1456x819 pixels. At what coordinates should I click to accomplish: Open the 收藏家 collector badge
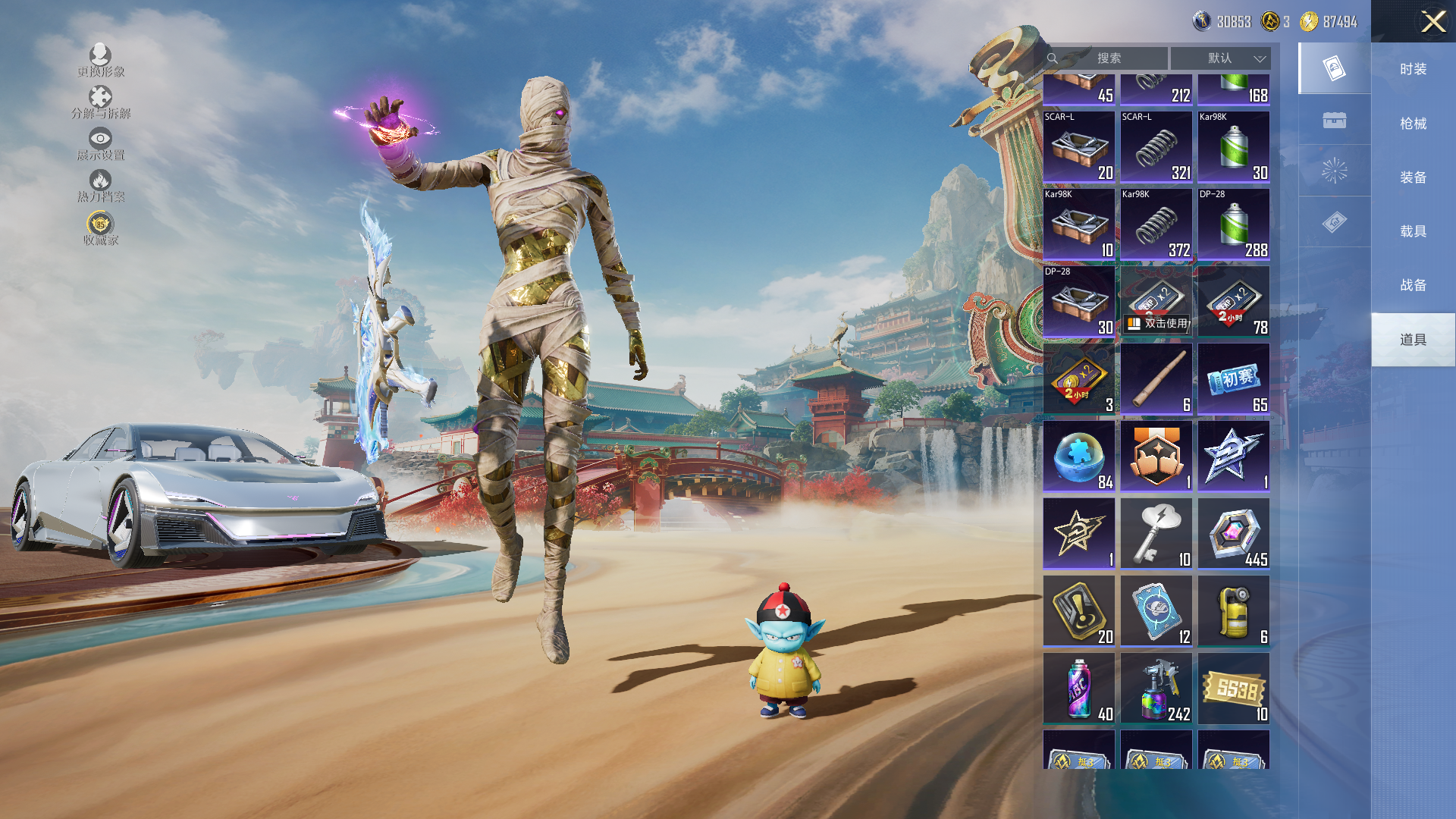(100, 229)
